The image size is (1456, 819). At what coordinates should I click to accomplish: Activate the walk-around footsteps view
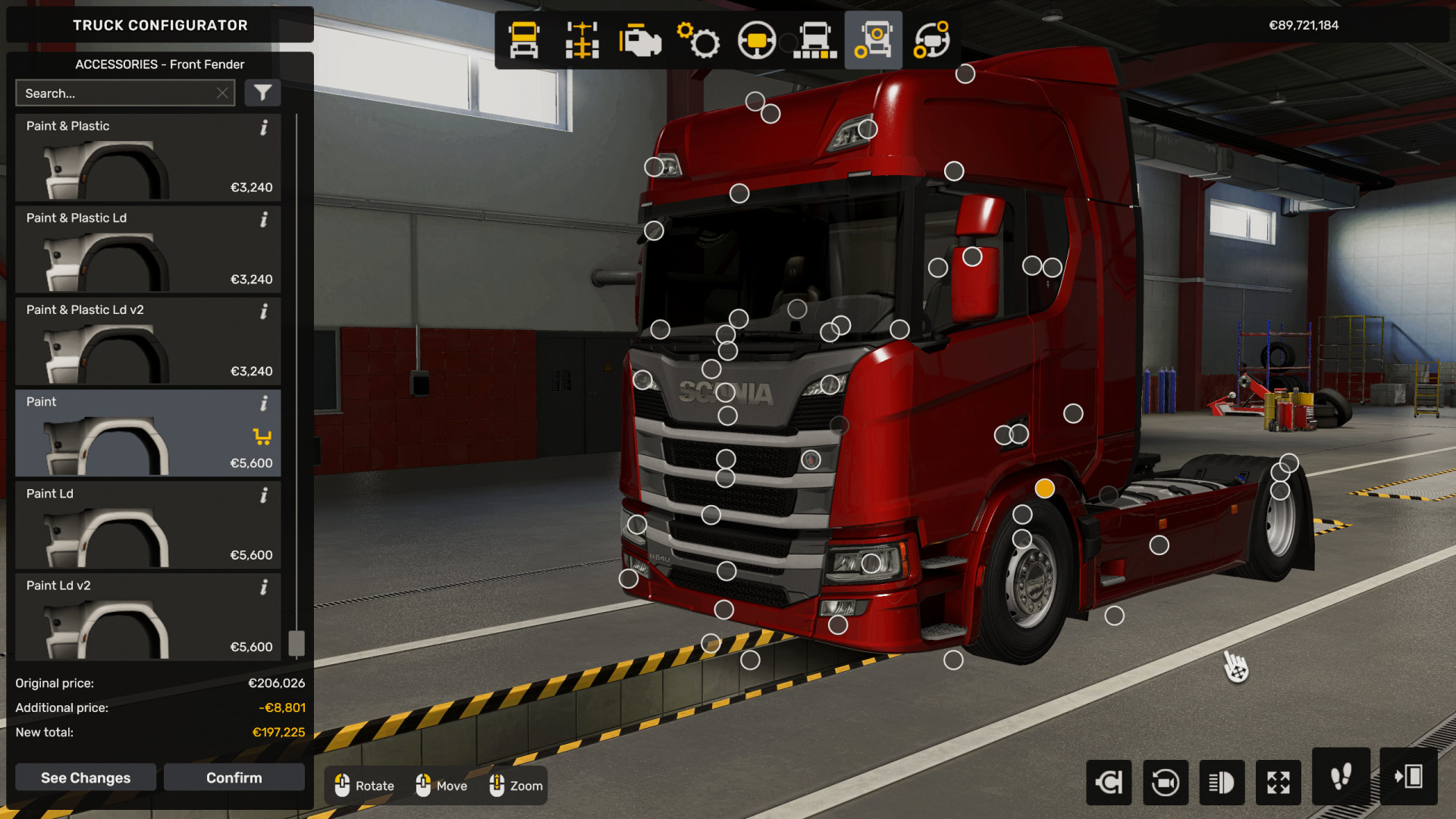click(x=1340, y=777)
